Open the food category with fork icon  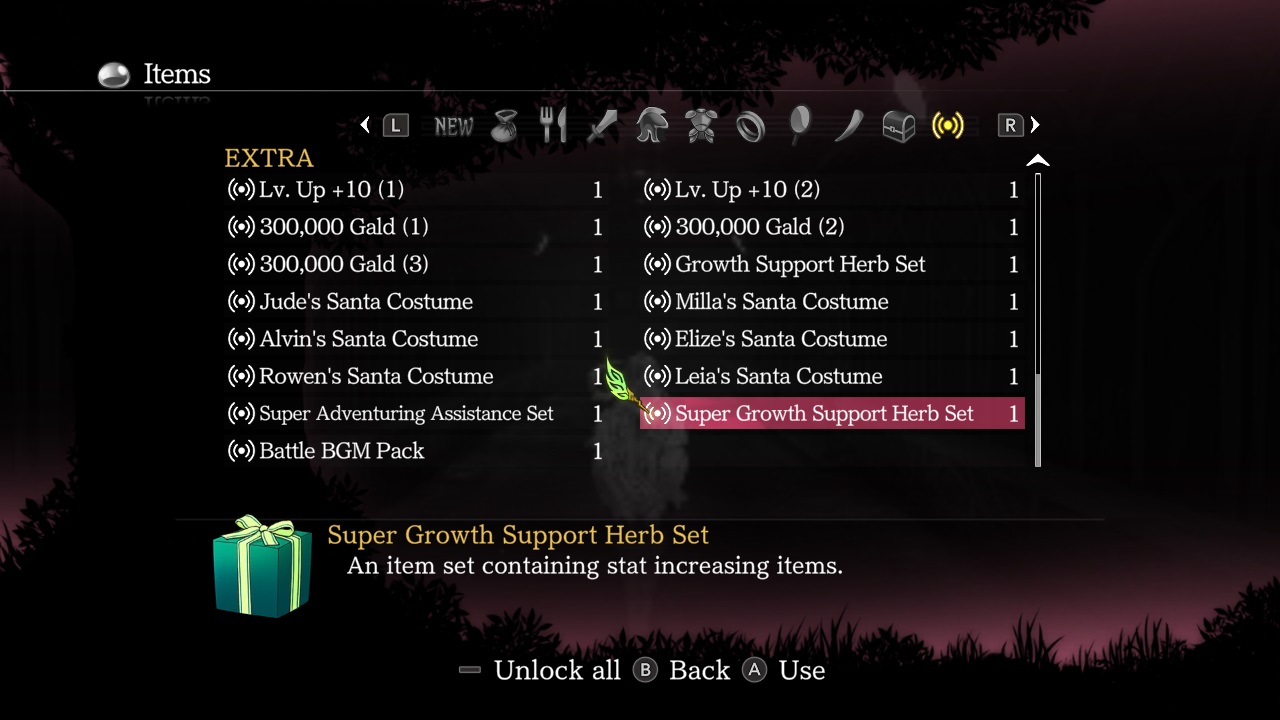[x=553, y=125]
